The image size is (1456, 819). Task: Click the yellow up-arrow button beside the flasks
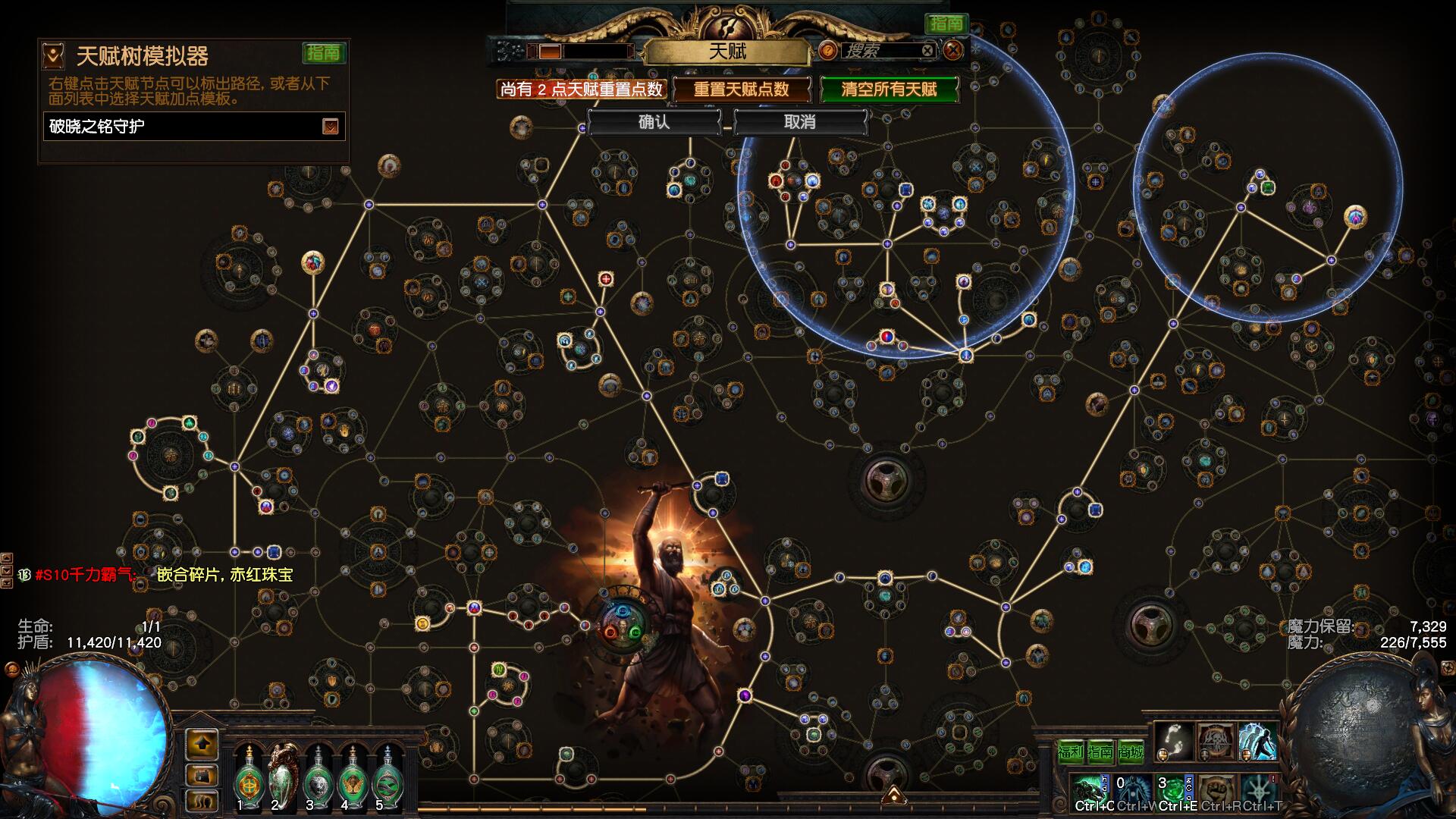(202, 744)
